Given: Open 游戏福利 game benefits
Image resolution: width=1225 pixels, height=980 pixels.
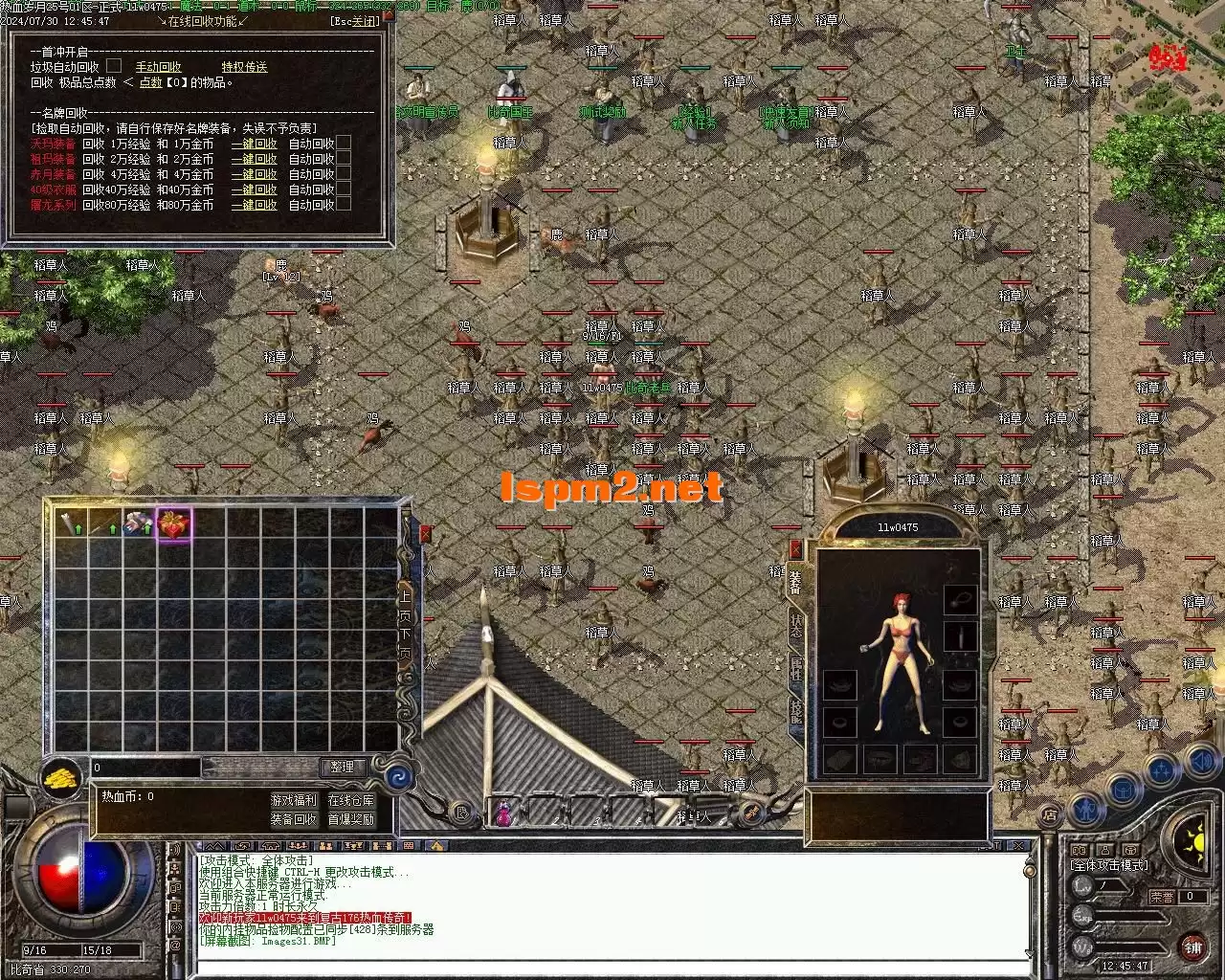Looking at the screenshot, I should click(294, 800).
